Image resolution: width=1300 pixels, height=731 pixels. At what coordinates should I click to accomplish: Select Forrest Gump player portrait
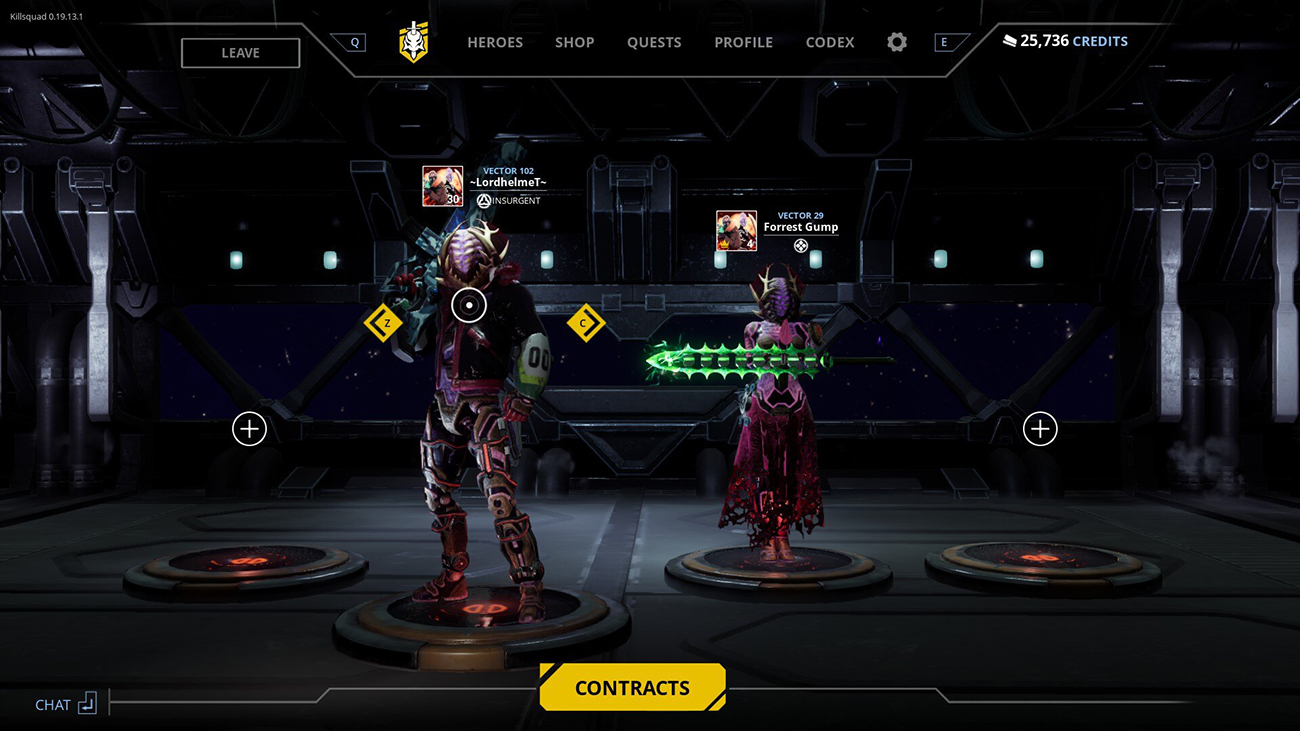pyautogui.click(x=736, y=231)
